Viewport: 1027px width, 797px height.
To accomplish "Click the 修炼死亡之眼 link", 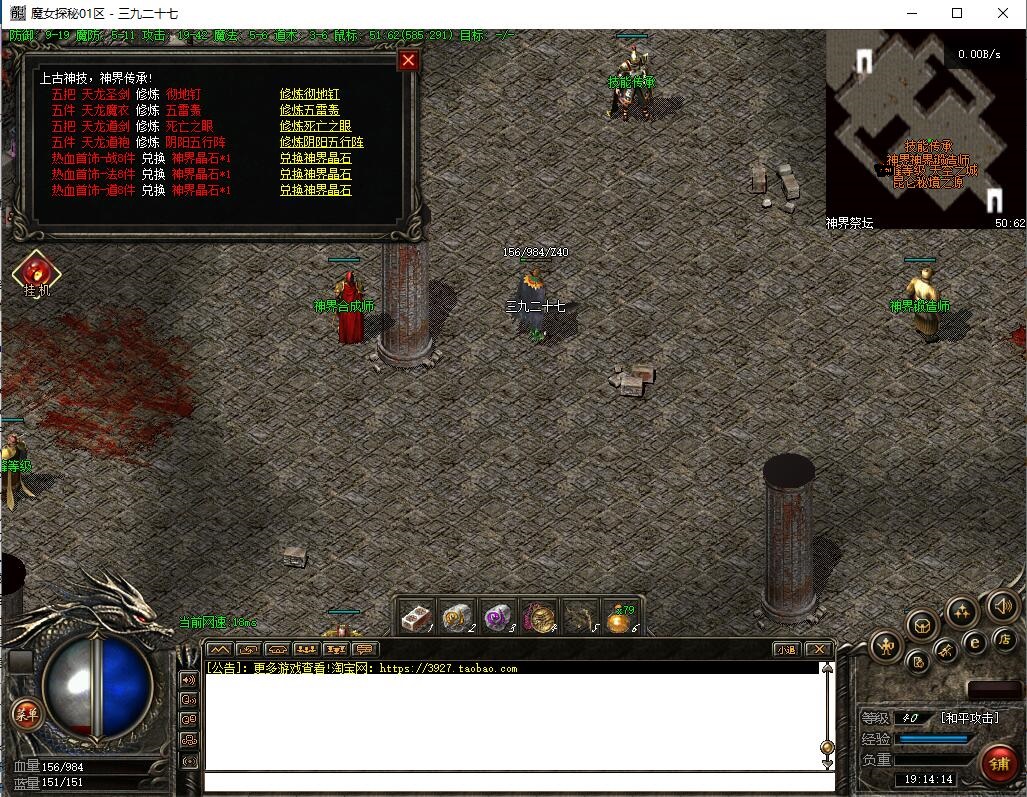I will pos(315,126).
